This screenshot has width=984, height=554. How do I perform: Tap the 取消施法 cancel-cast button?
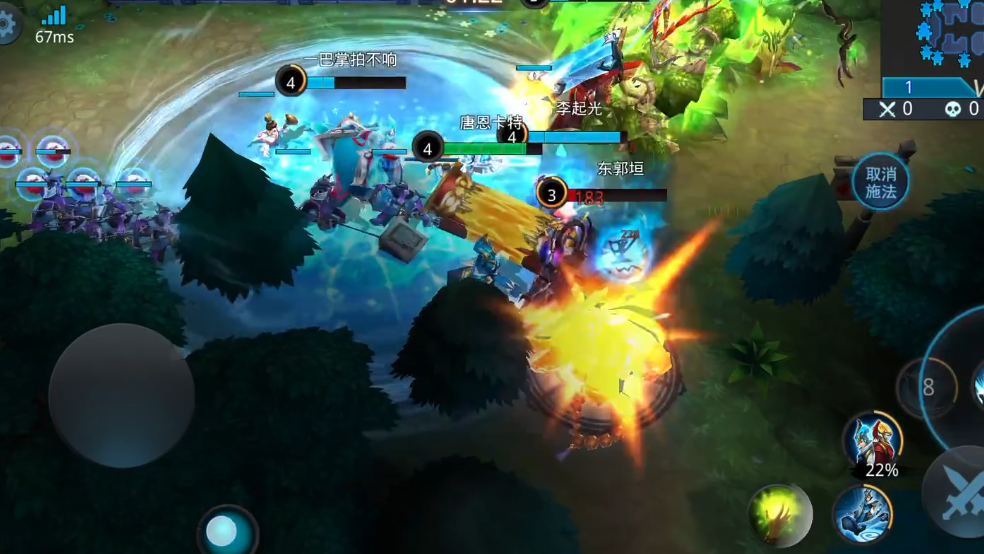(880, 182)
